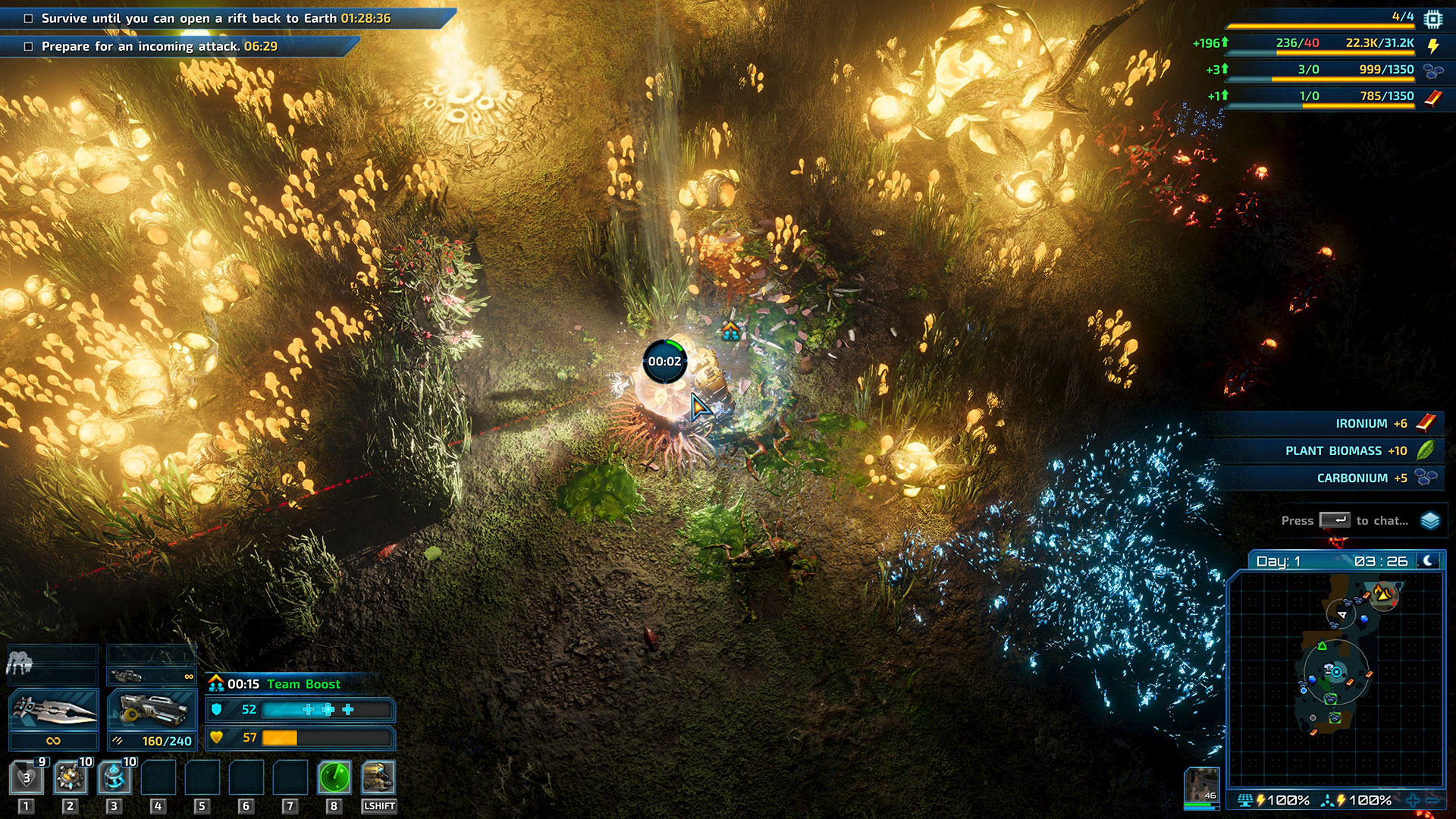The height and width of the screenshot is (819, 1456).
Task: Click the fire warning marker on minimap
Action: point(1385,594)
